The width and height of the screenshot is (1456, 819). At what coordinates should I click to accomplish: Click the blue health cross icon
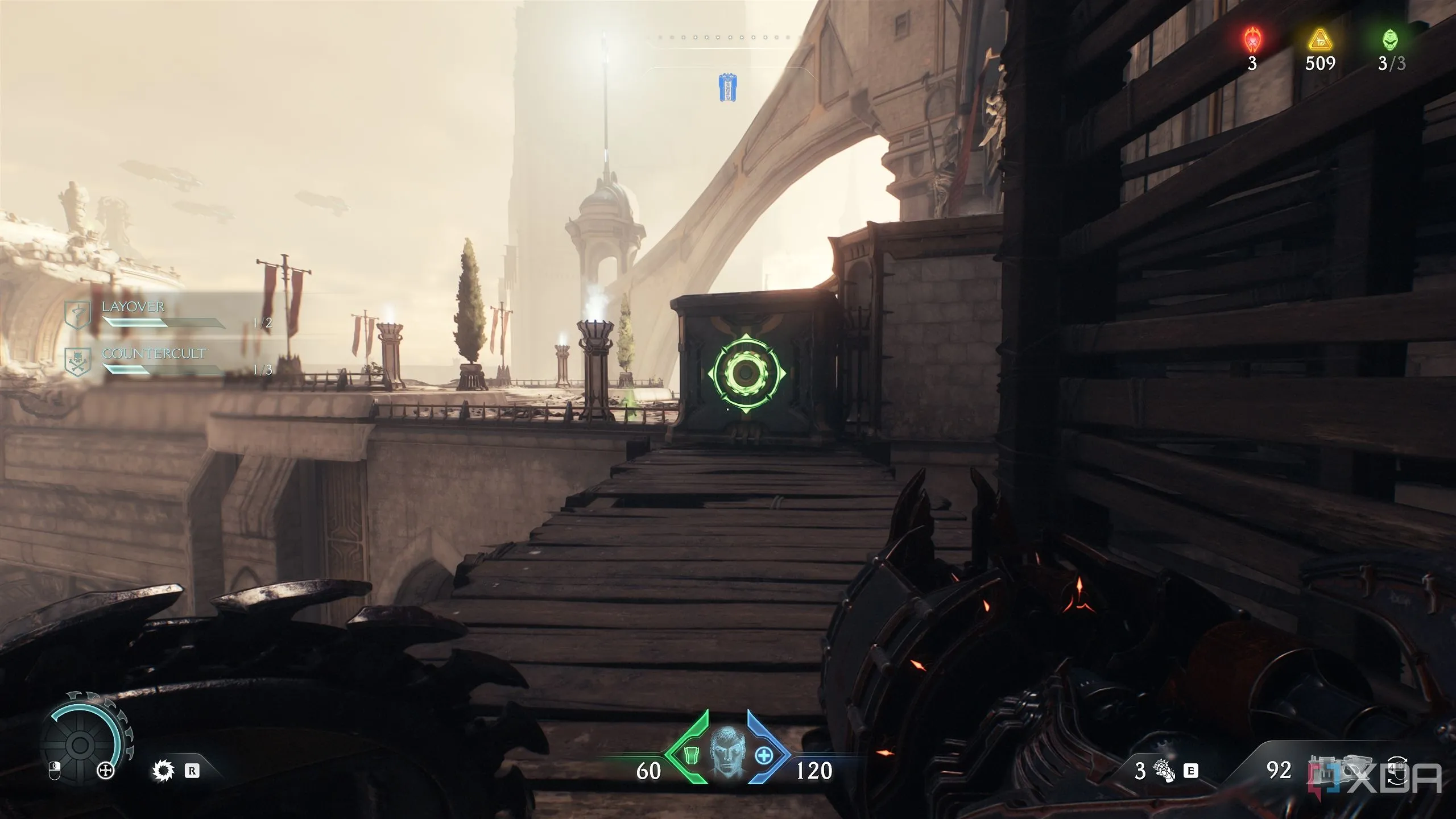(763, 756)
